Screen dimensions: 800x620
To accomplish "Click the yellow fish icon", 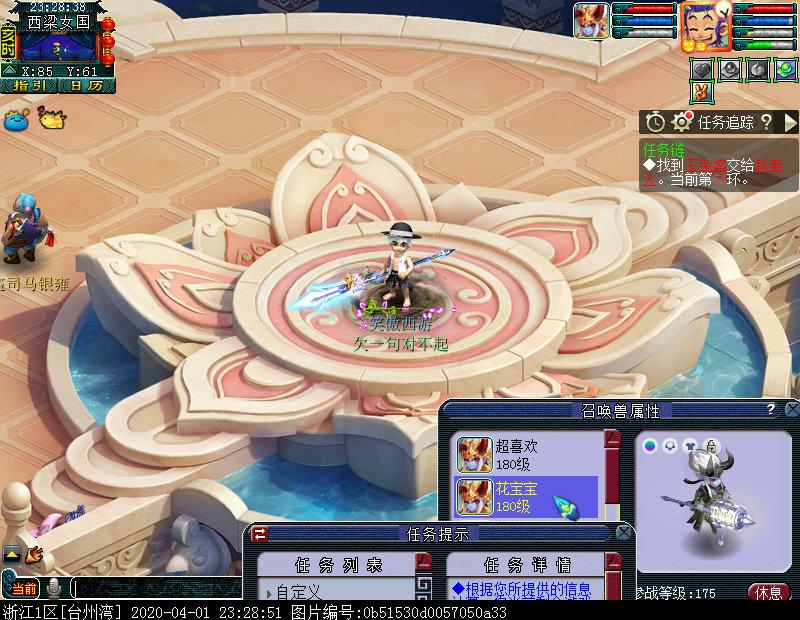I will (49, 117).
